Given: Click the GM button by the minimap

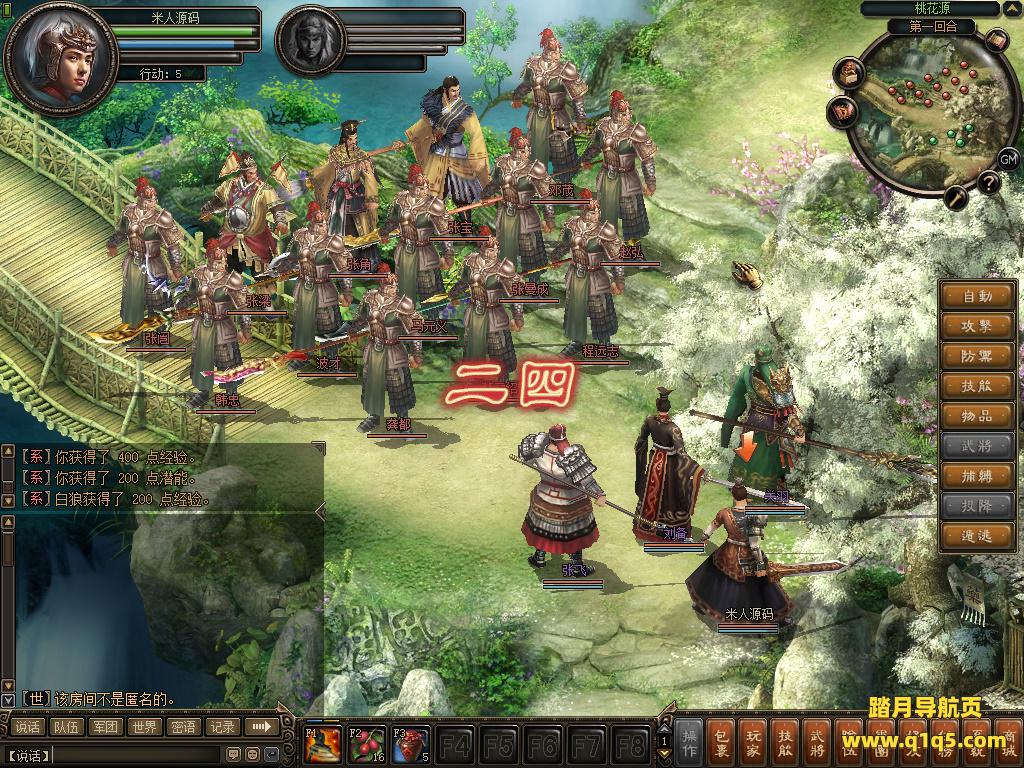Looking at the screenshot, I should [x=1007, y=158].
